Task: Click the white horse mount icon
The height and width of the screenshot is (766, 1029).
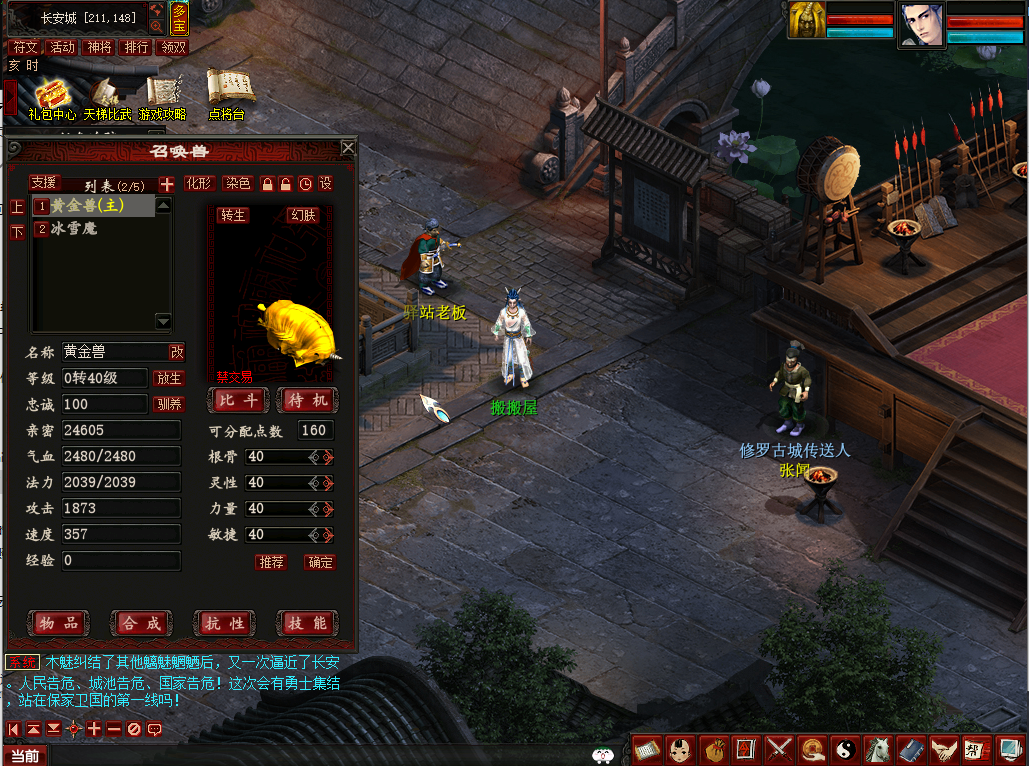Action: tap(877, 749)
